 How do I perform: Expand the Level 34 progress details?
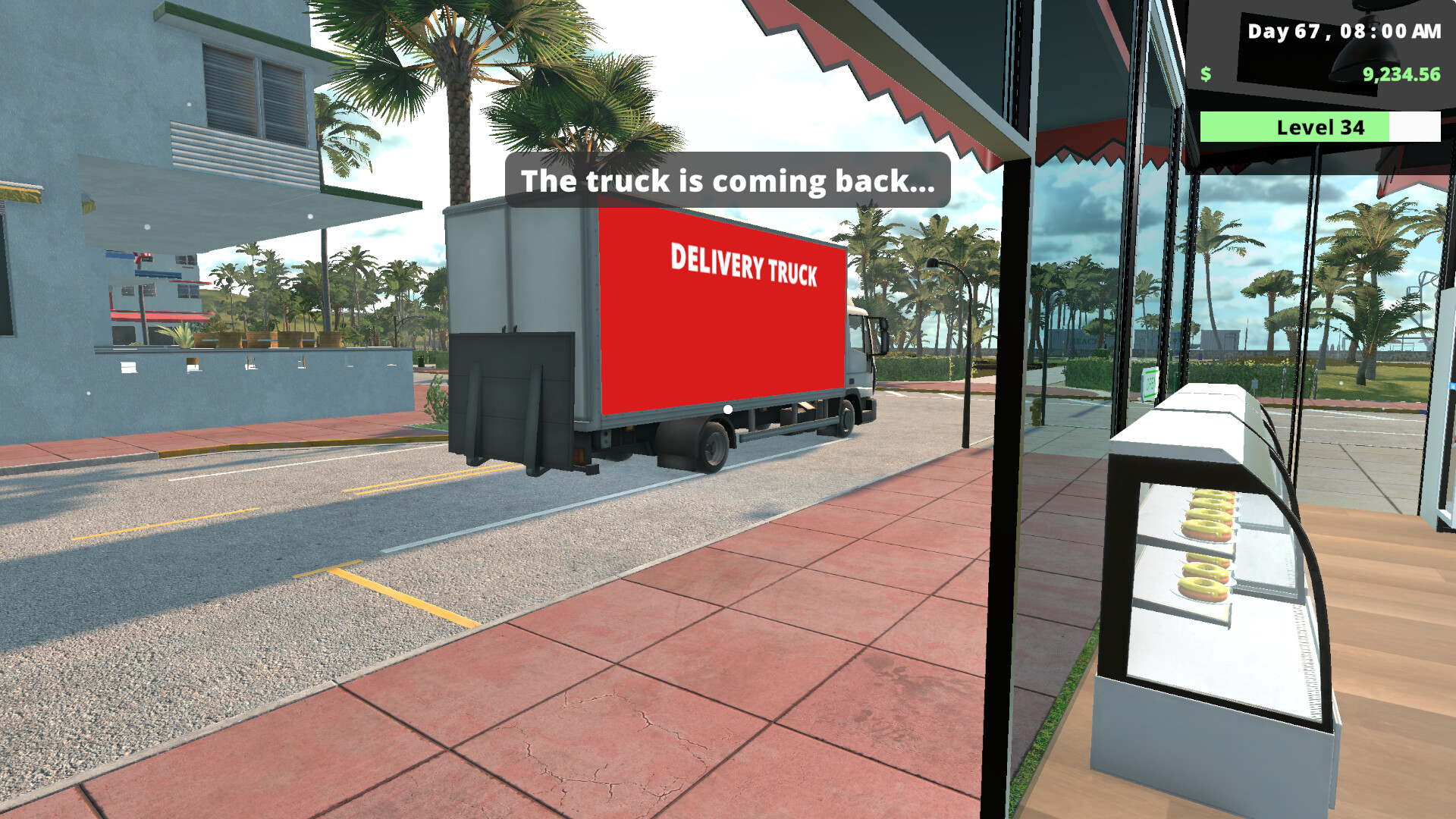click(x=1319, y=127)
